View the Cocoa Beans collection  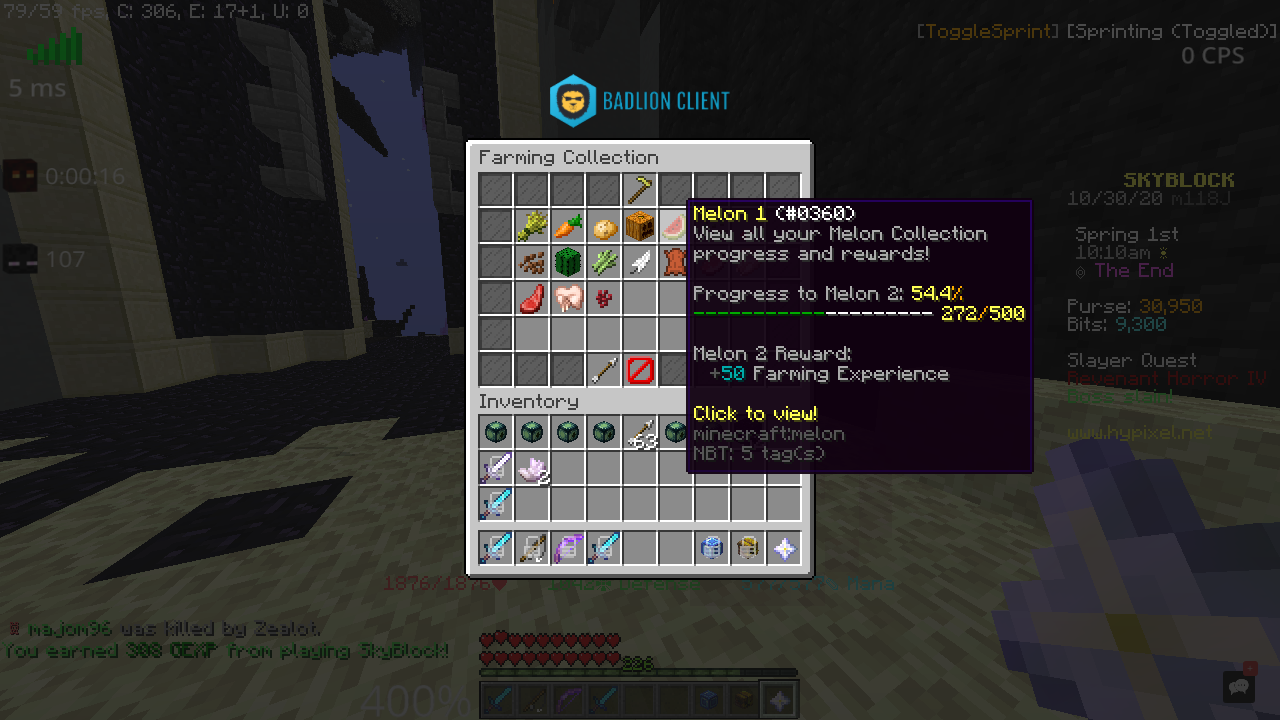click(x=533, y=261)
